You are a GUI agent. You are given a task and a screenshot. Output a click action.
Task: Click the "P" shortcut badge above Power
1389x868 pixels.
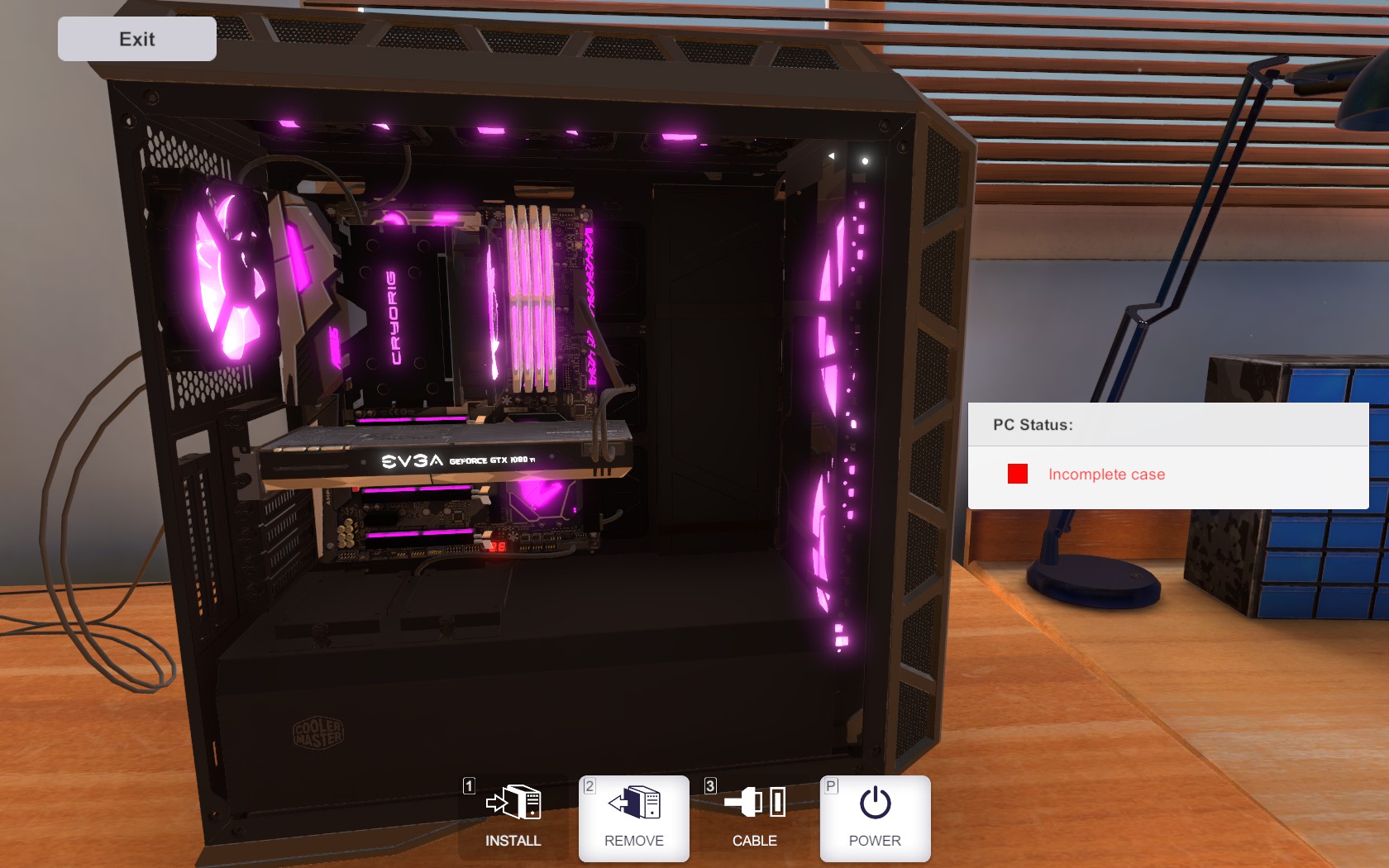[x=830, y=788]
